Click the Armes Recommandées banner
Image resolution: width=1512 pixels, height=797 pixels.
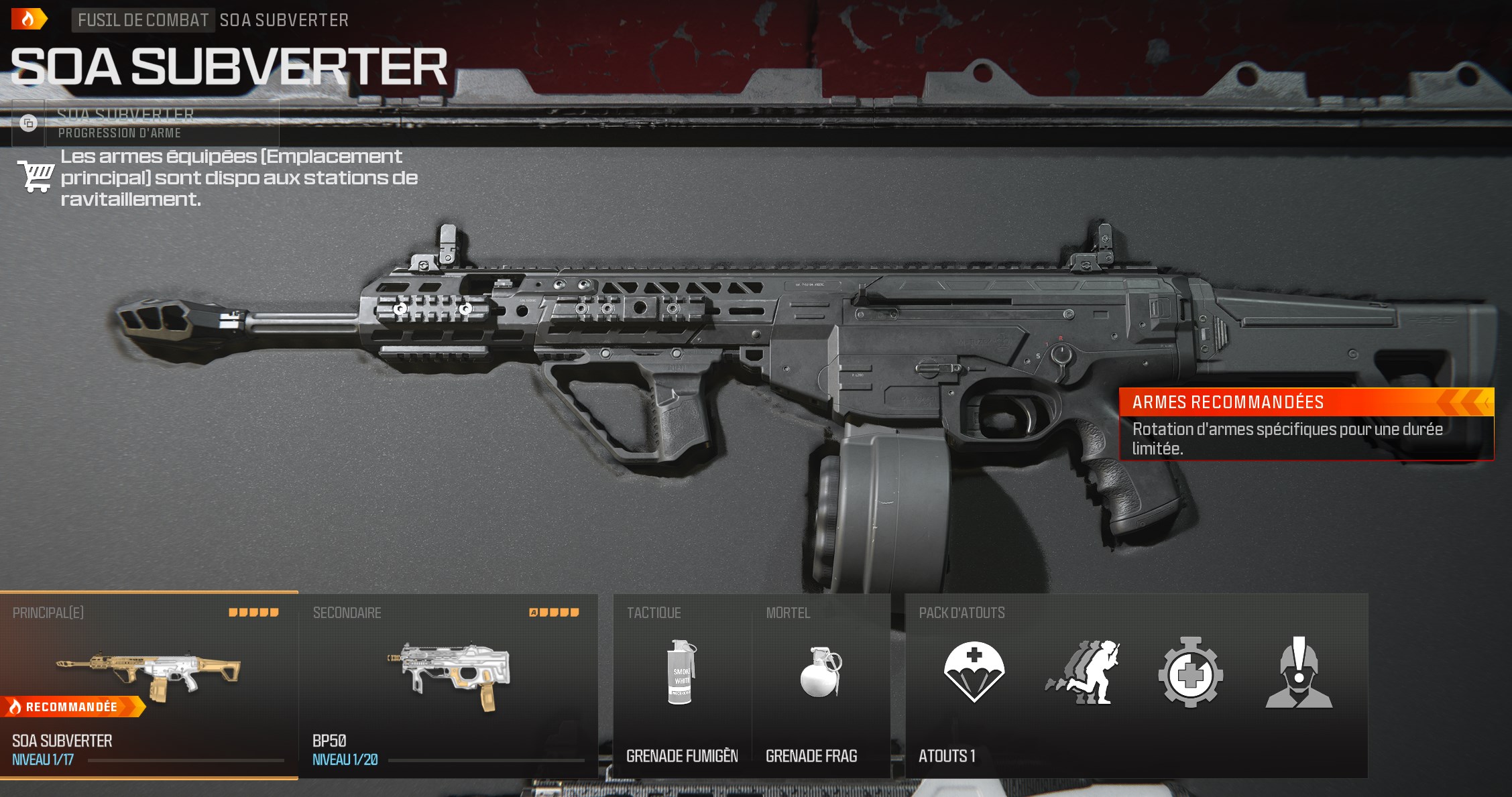point(1306,424)
